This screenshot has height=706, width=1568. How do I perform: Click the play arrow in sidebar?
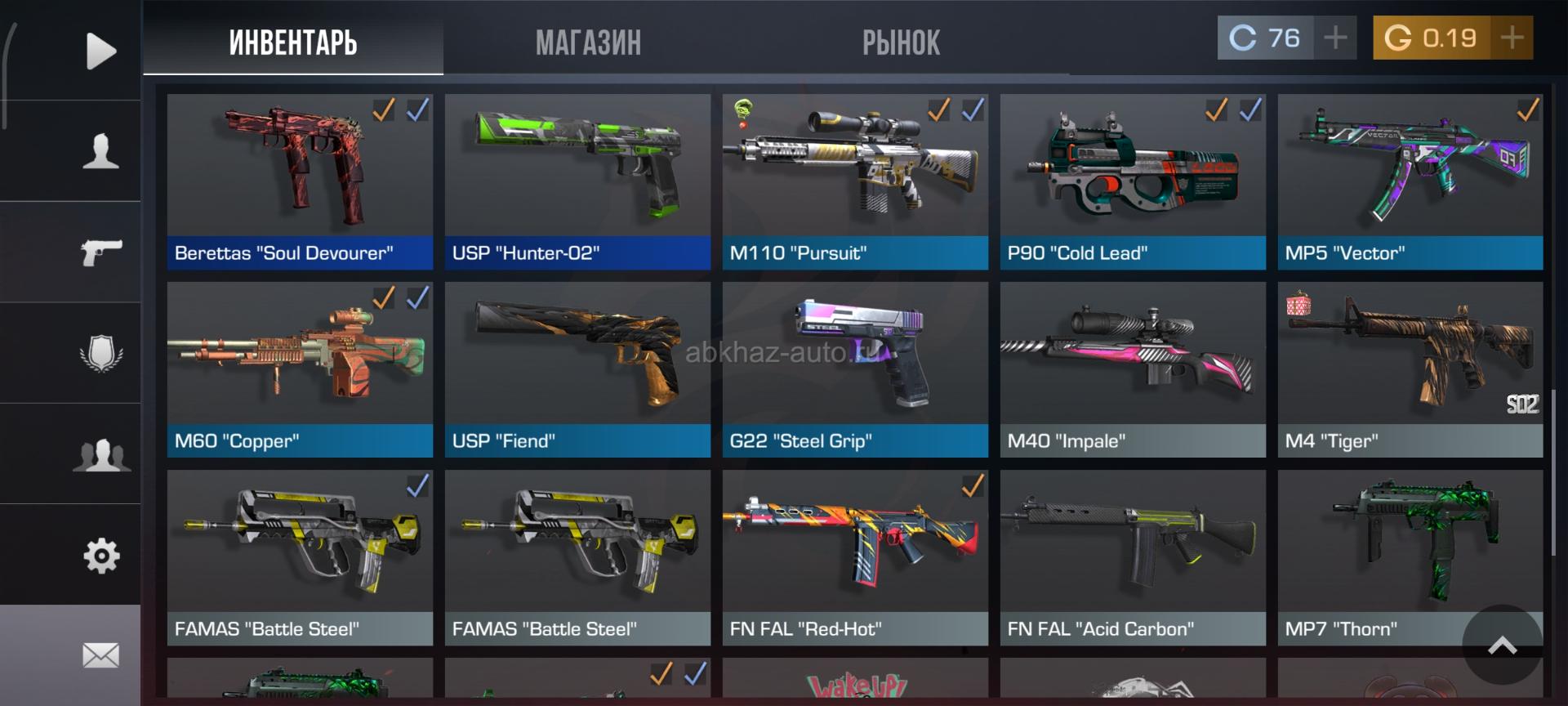[x=100, y=51]
